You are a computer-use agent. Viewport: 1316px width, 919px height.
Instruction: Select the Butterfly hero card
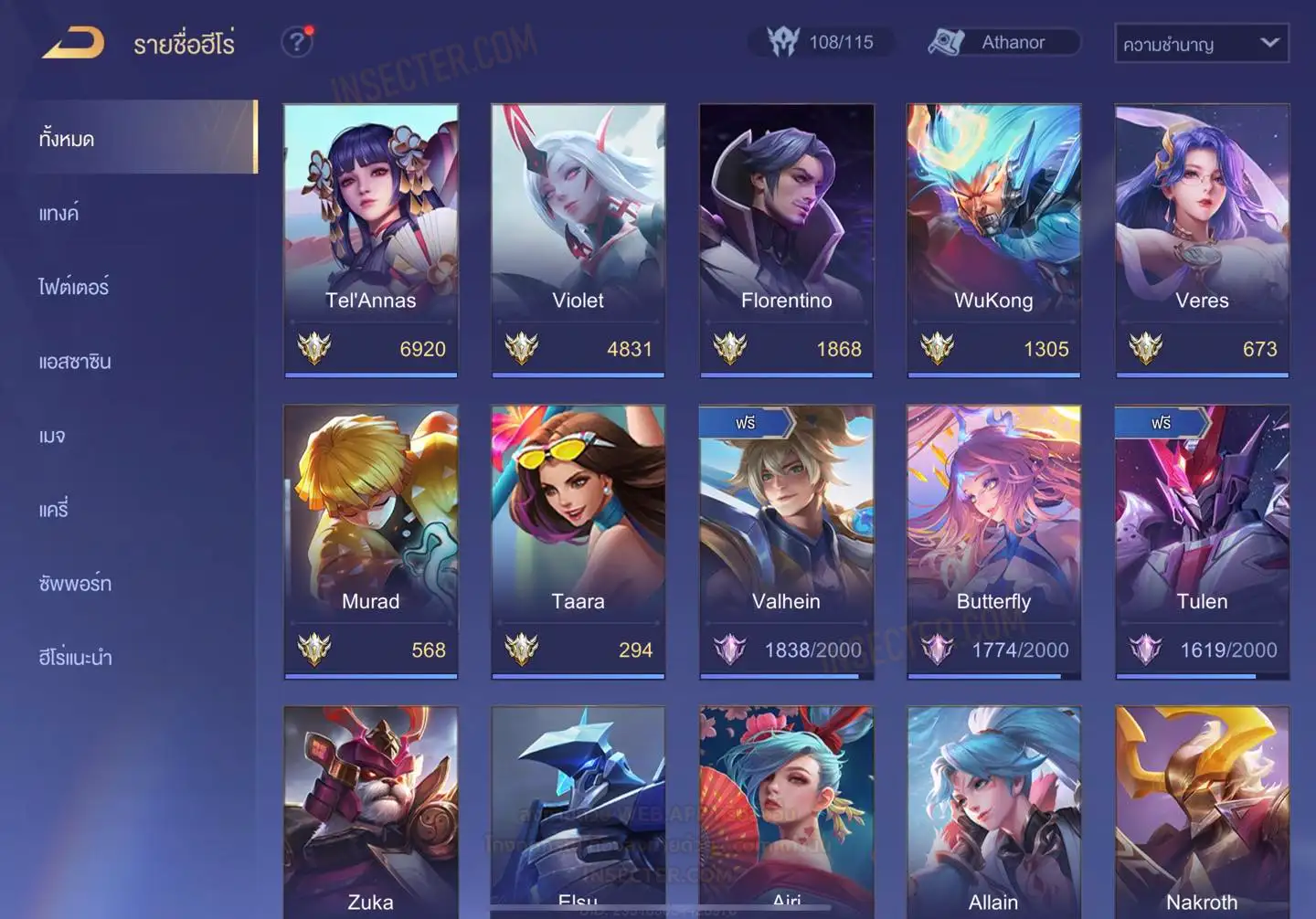993,541
